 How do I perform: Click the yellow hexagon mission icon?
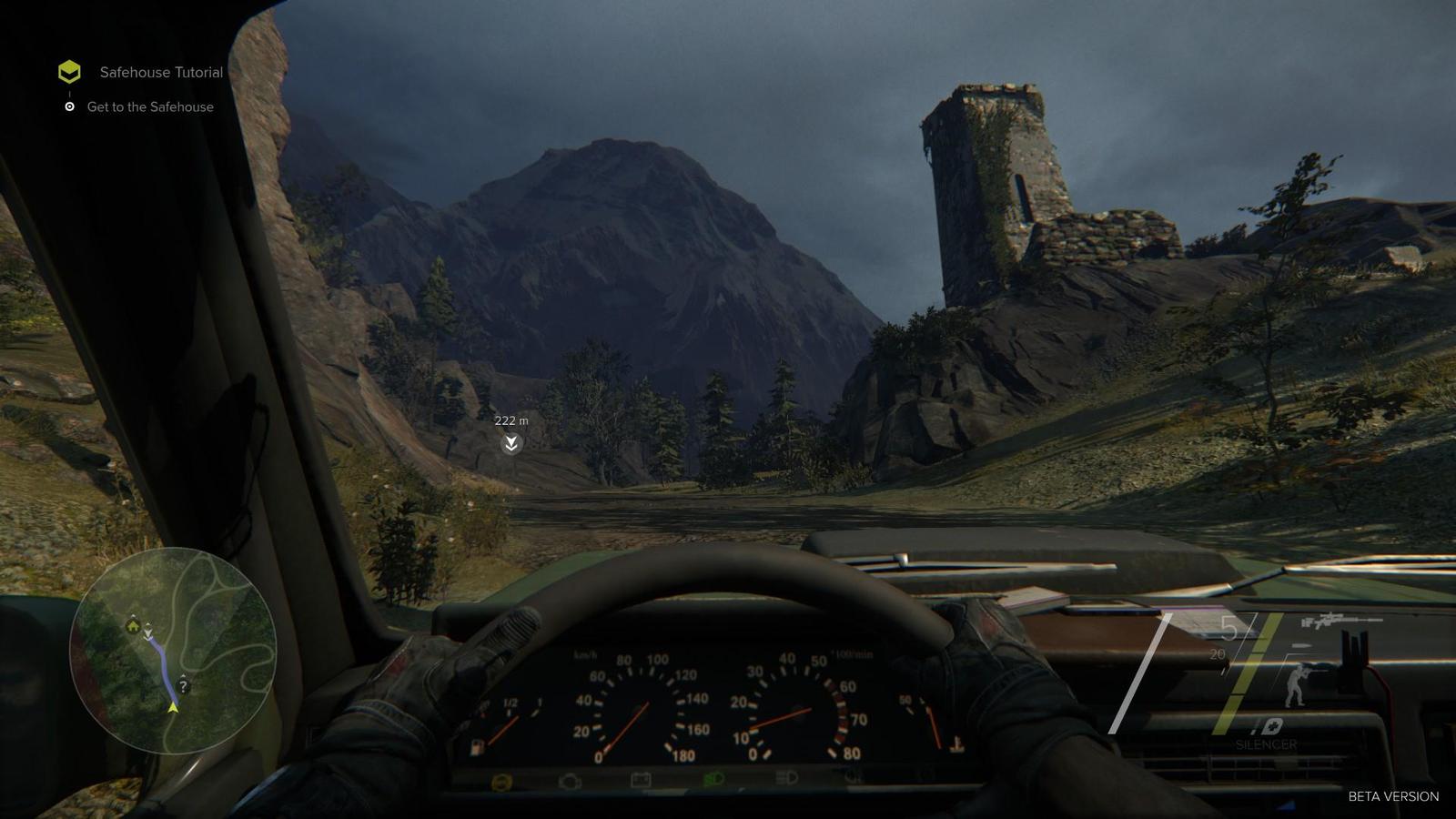point(69,72)
